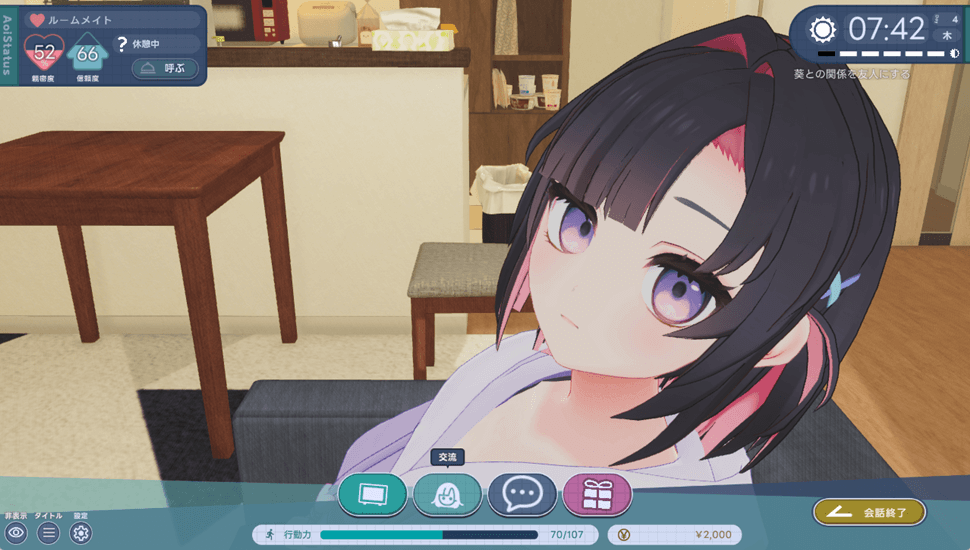
Task: Open the タイトル menu icon
Action: coord(48,533)
